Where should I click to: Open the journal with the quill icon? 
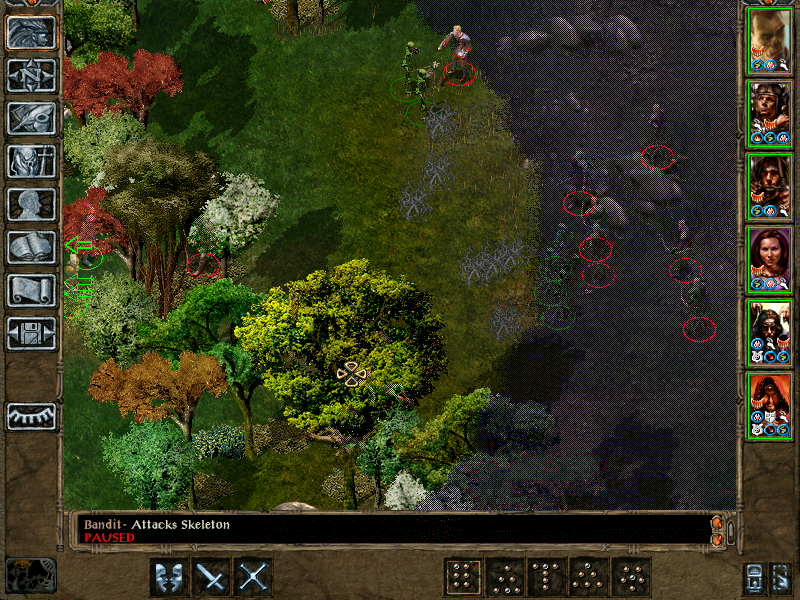click(x=31, y=118)
